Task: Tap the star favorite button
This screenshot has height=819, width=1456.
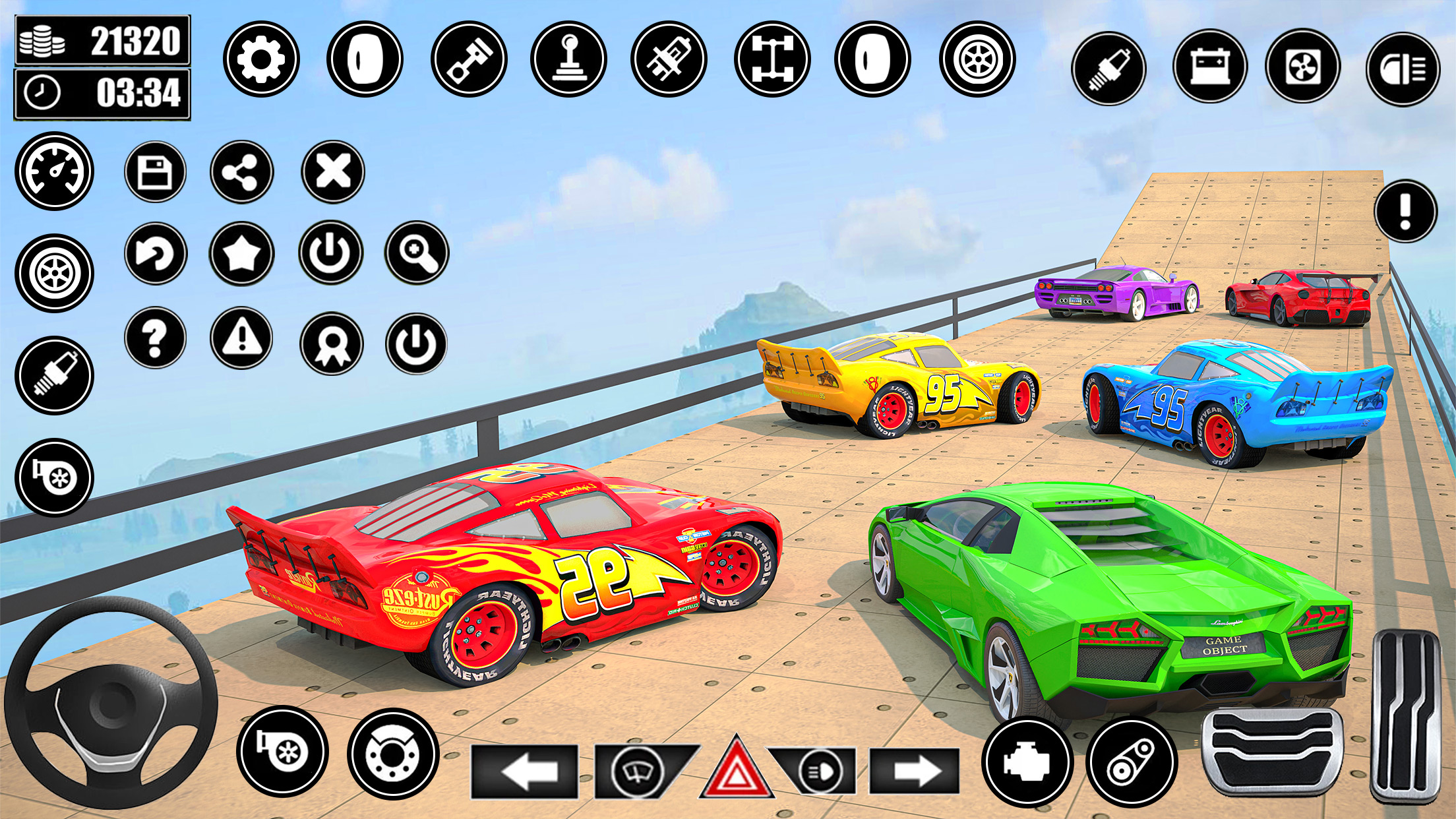Action: (x=241, y=253)
